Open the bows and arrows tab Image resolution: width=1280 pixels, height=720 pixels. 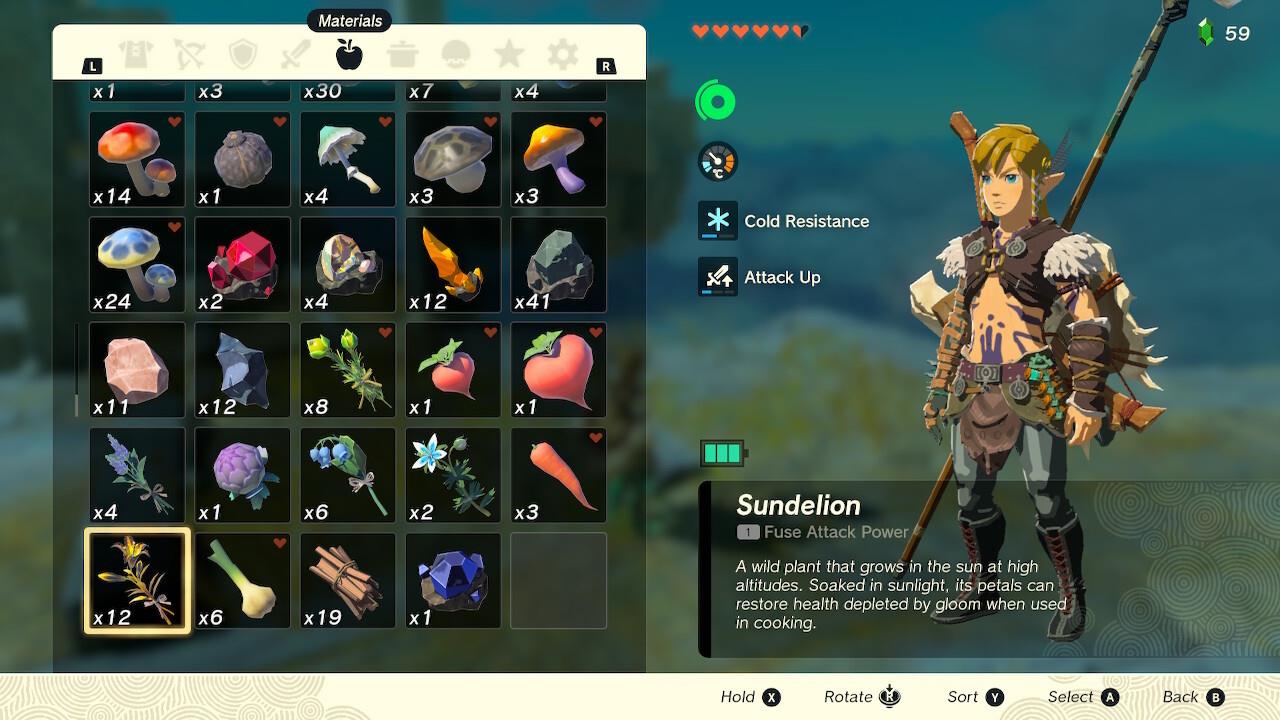tap(189, 54)
